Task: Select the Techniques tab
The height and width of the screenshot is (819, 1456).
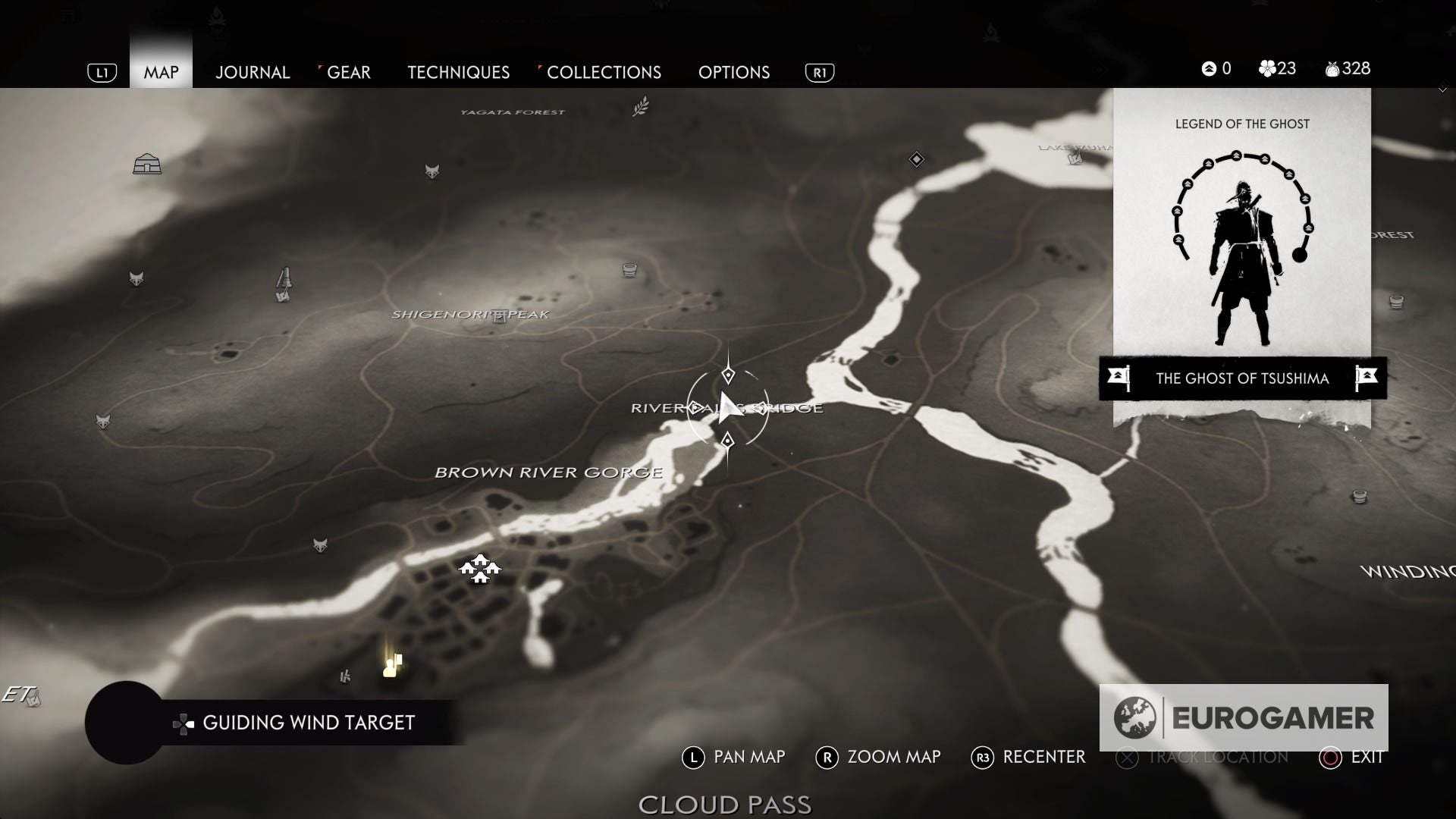Action: [x=458, y=72]
